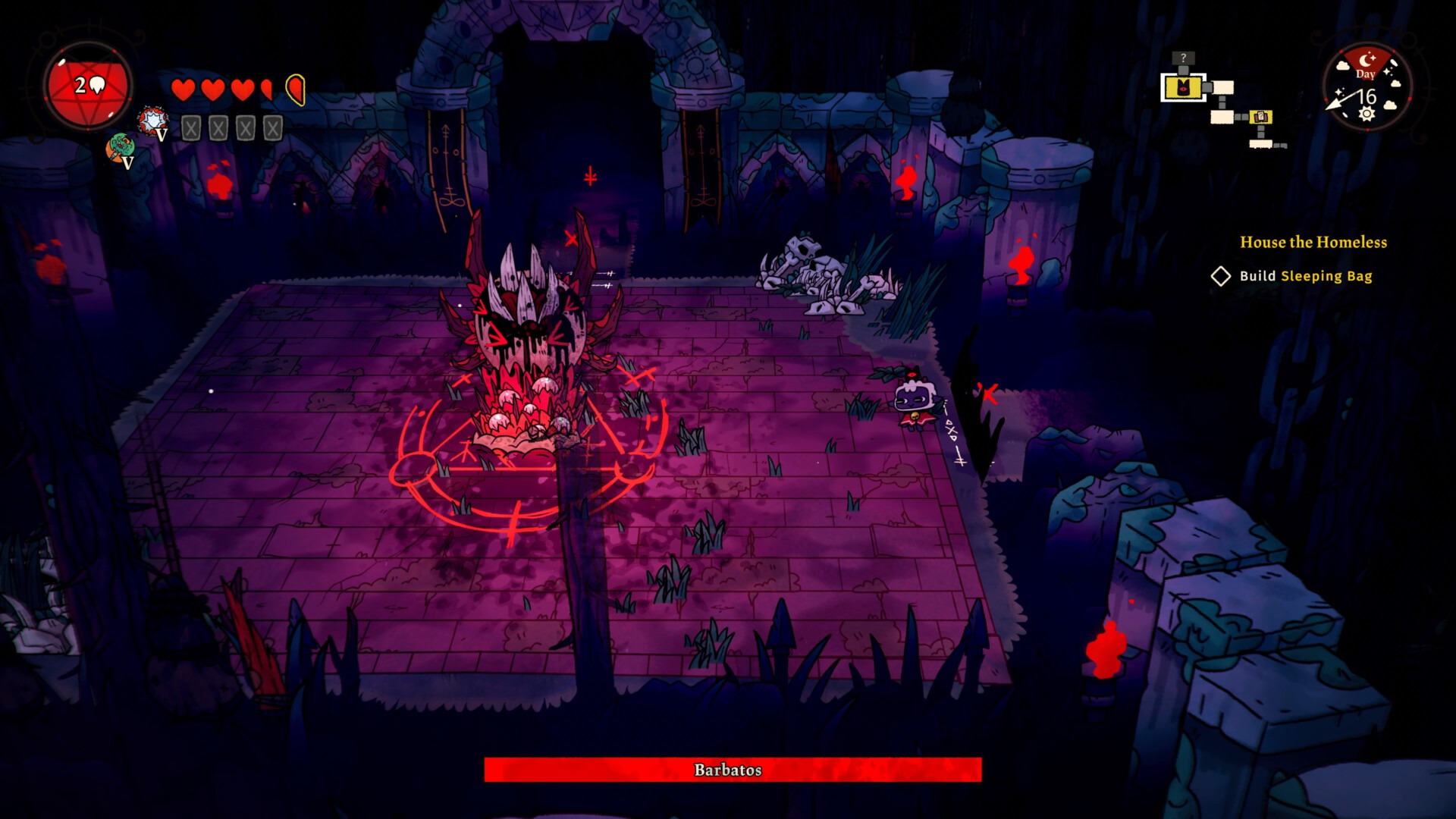Screen dimensions: 1456x819
Task: Select the spiky white weapon icon
Action: click(x=153, y=121)
